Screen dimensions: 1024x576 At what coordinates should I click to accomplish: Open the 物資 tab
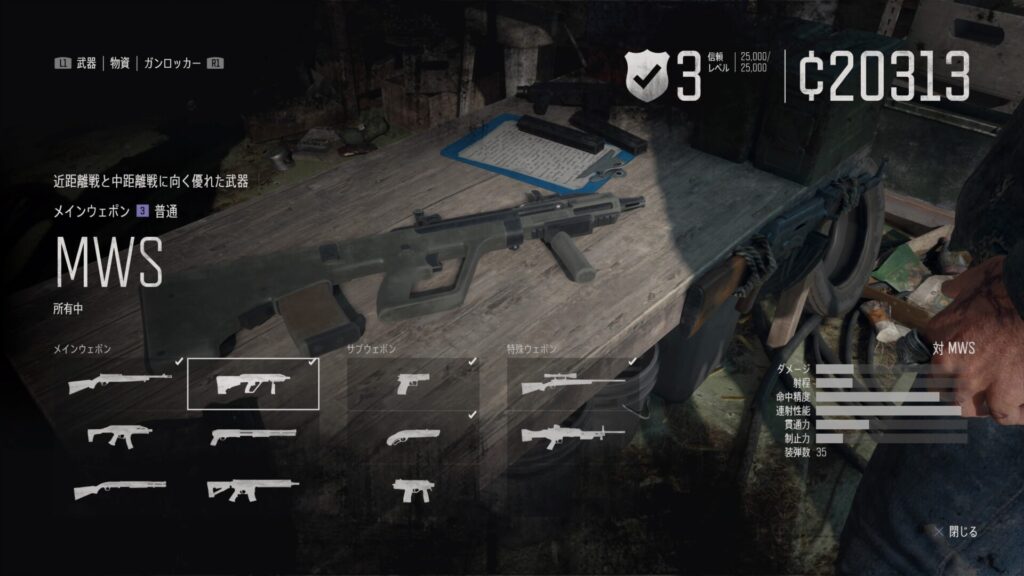(119, 63)
